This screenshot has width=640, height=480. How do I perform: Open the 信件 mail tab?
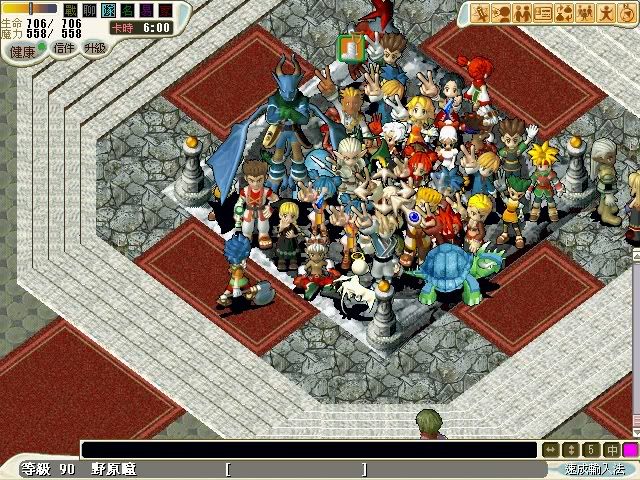click(x=63, y=47)
